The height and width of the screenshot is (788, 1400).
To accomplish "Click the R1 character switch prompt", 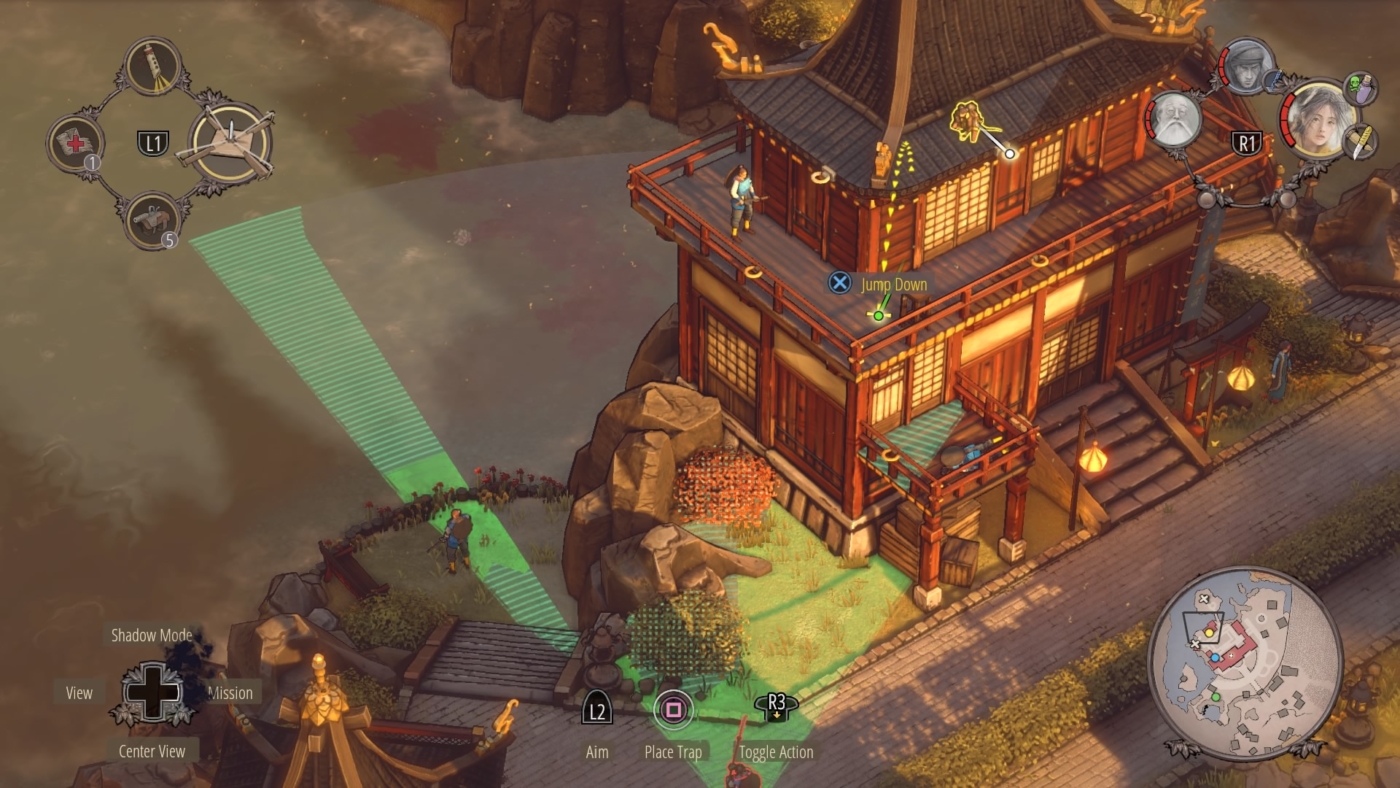I will tap(1248, 141).
